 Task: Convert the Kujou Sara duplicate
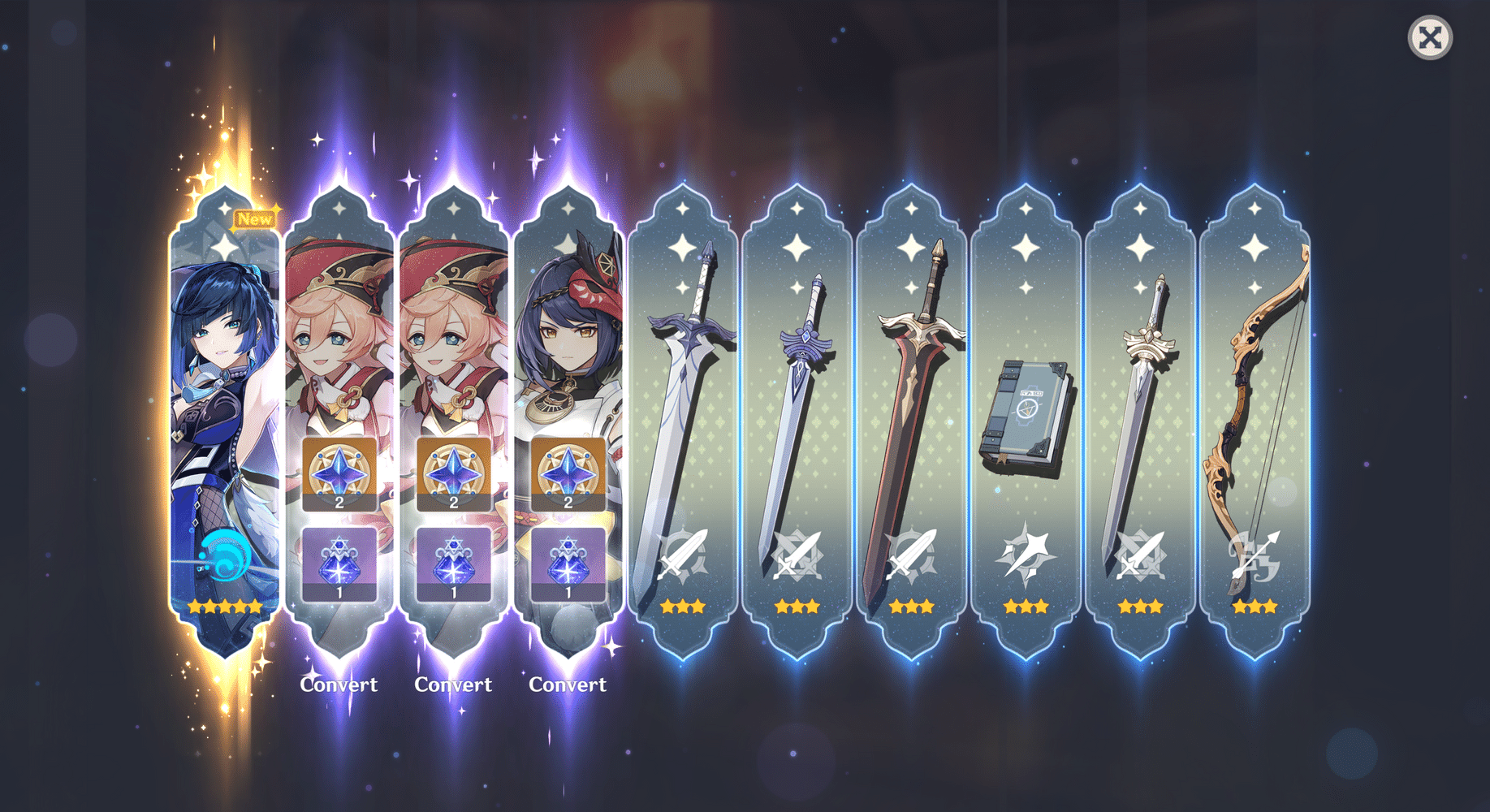click(568, 685)
